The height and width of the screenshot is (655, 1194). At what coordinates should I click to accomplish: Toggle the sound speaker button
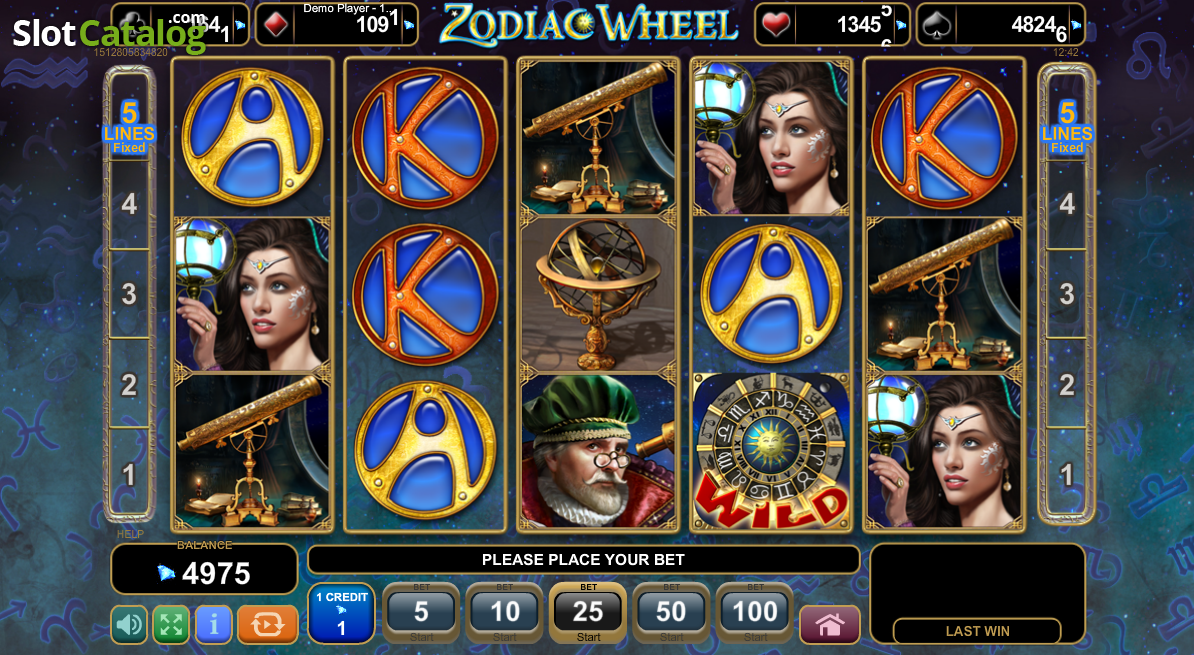(x=129, y=625)
